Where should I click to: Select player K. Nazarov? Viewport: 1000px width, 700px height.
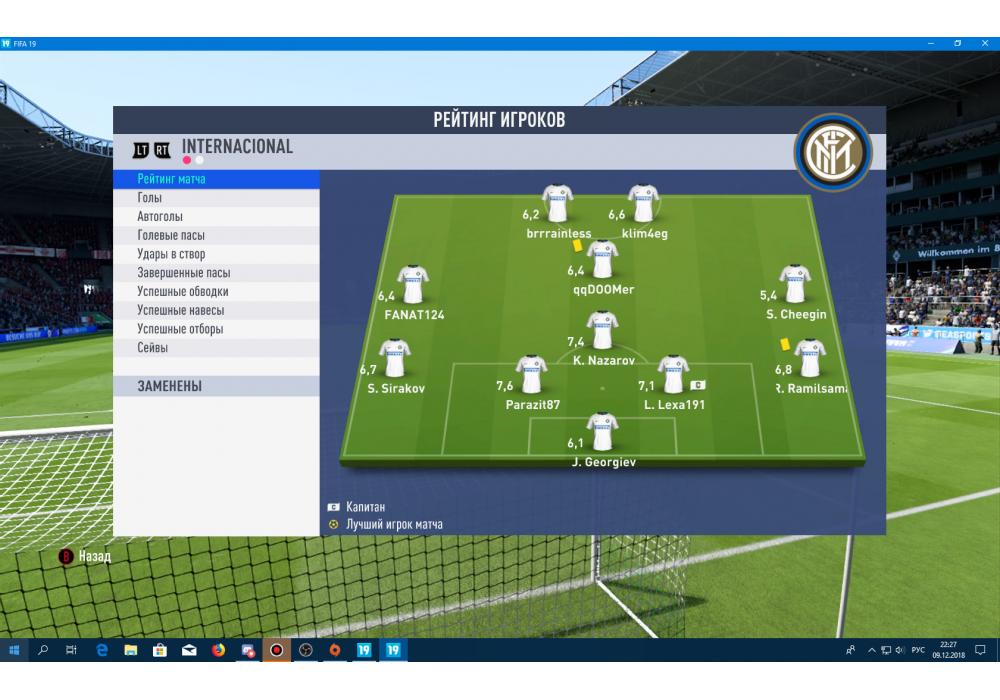point(602,330)
